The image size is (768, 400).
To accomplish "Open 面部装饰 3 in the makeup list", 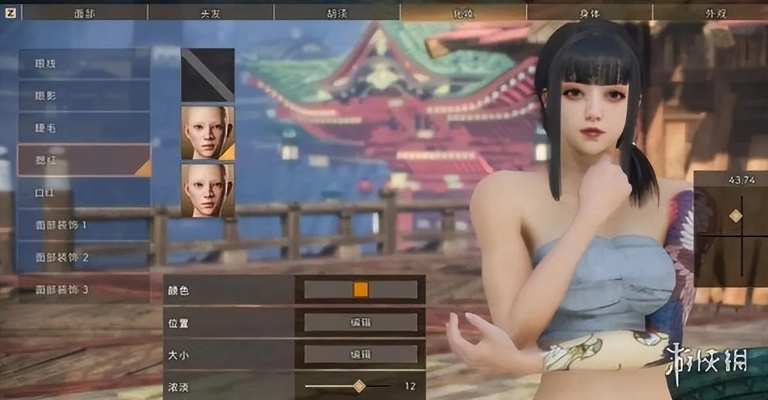I will tap(84, 289).
